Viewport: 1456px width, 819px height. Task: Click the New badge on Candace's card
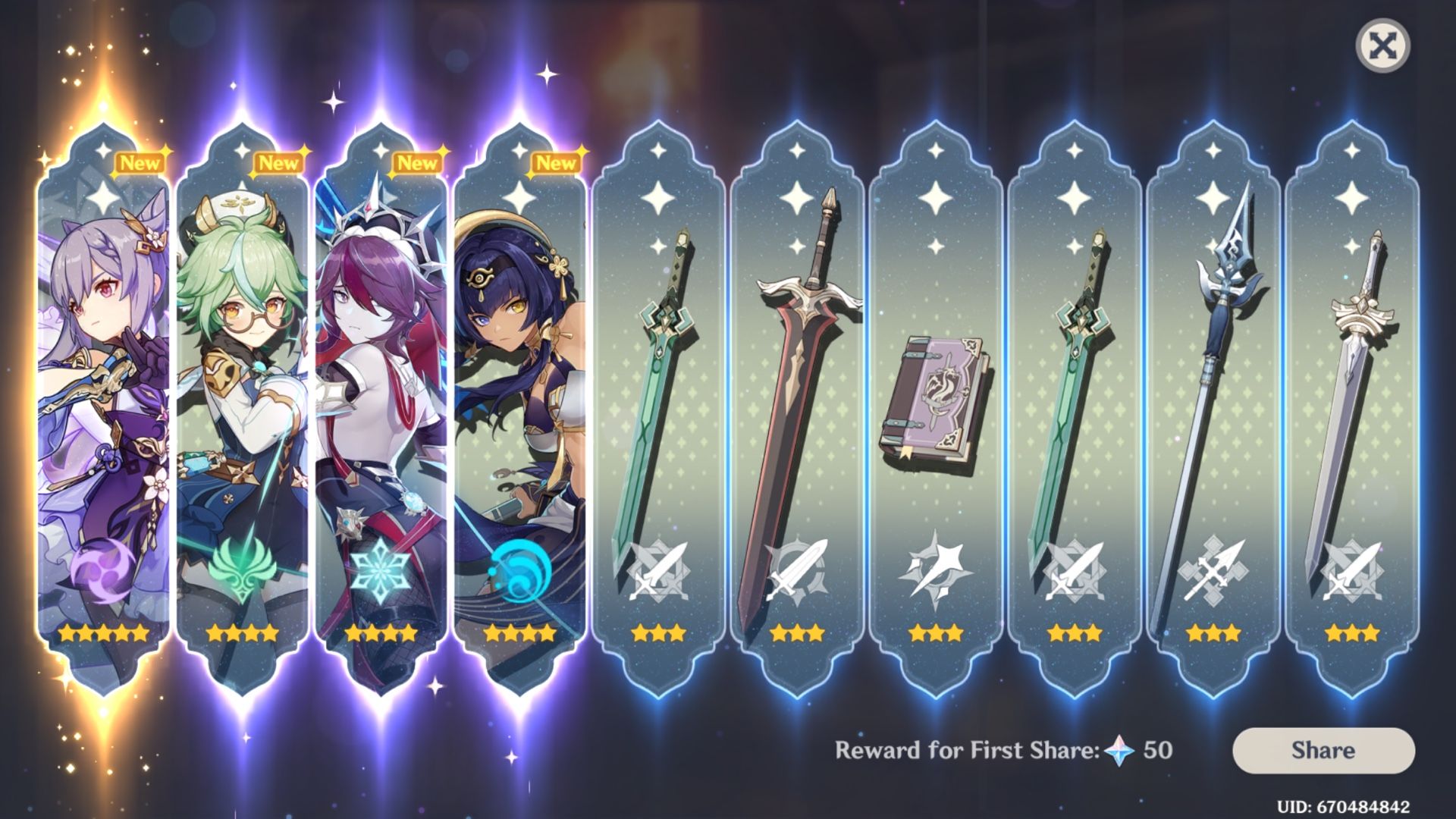pos(555,162)
